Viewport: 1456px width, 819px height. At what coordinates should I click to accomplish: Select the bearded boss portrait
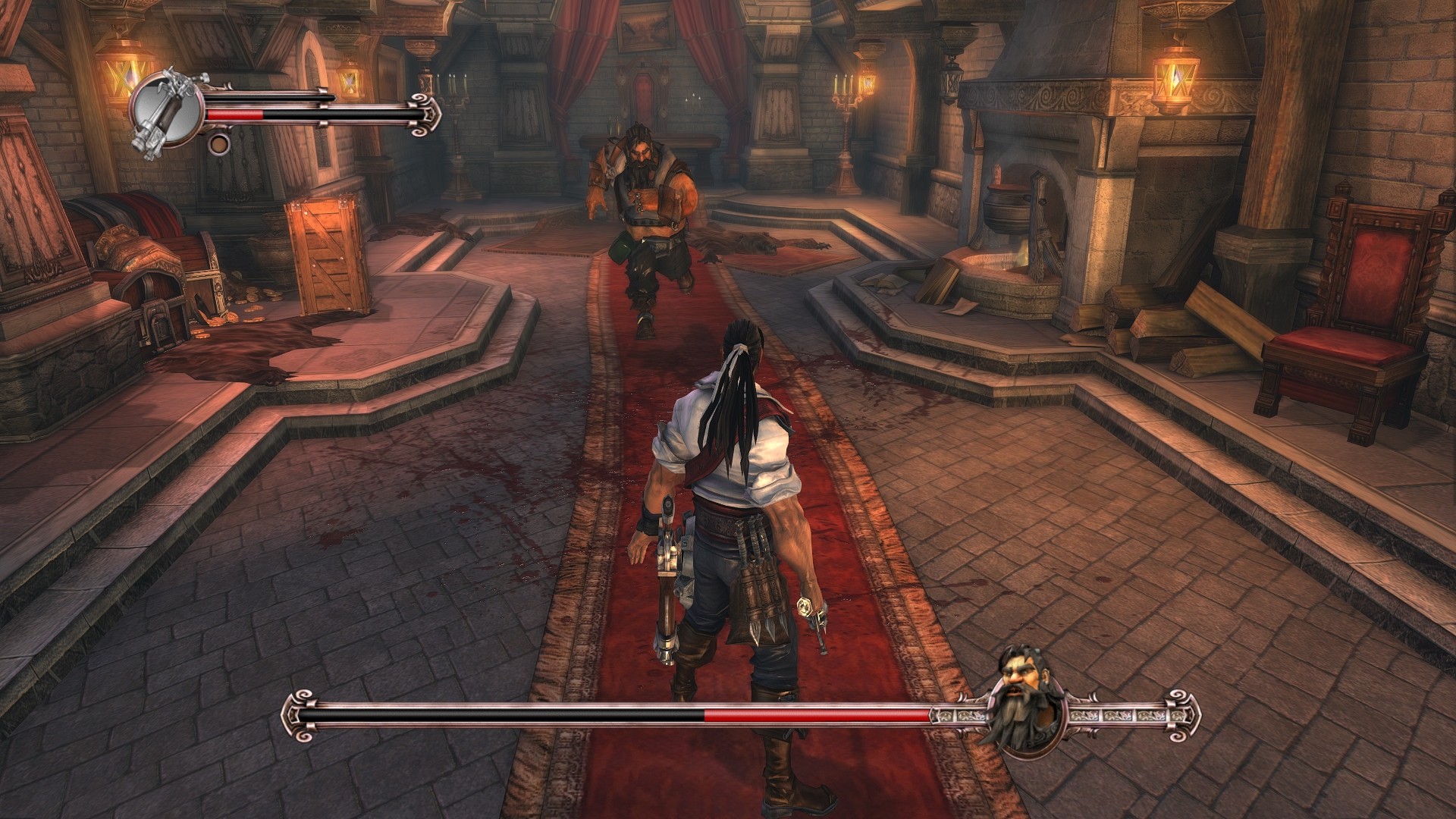point(1028,715)
